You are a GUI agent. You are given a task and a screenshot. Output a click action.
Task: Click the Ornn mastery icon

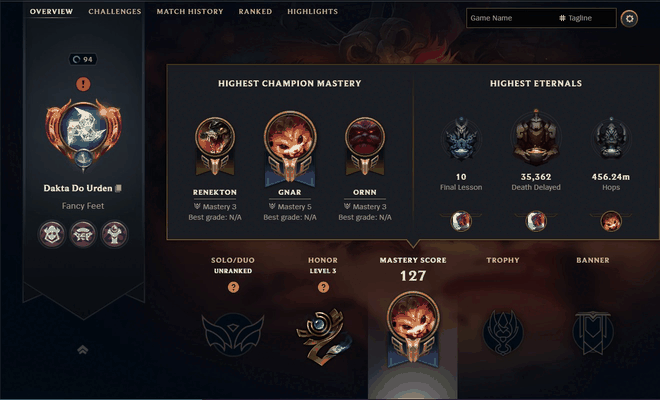364,145
